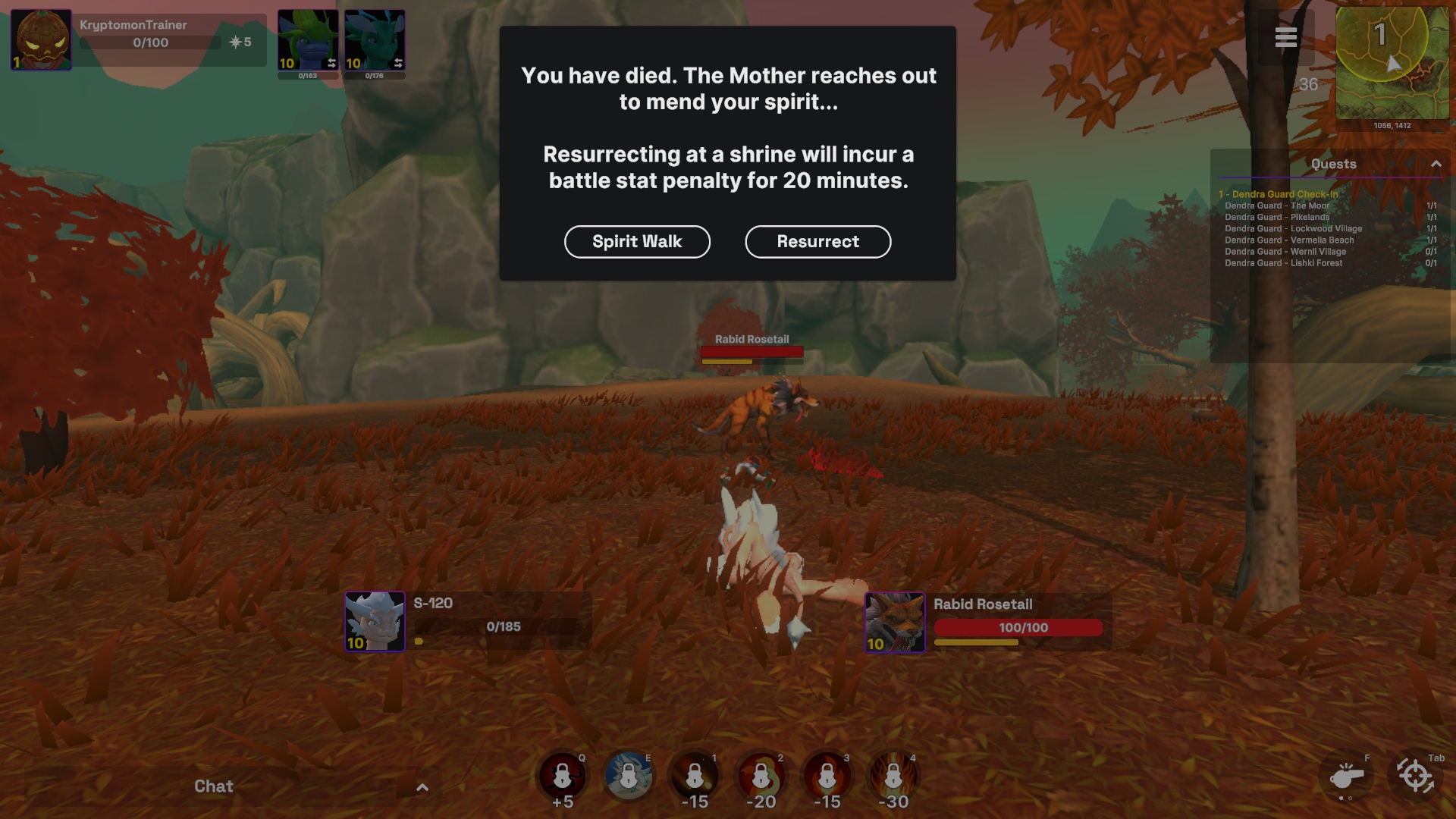
Task: Click the Resurrect button
Action: click(x=817, y=242)
